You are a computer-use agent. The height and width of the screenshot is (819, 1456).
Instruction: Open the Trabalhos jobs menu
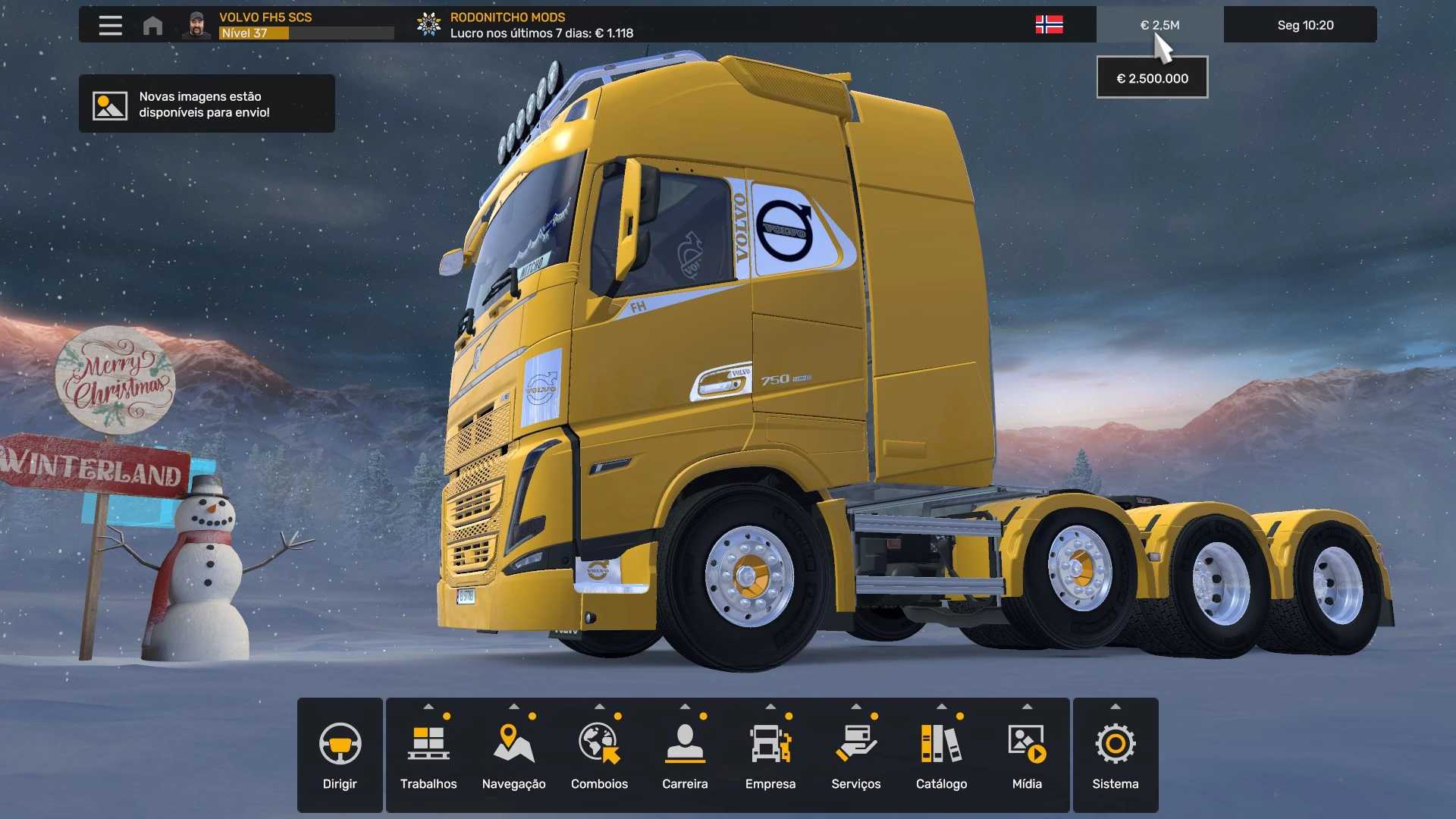pyautogui.click(x=428, y=755)
